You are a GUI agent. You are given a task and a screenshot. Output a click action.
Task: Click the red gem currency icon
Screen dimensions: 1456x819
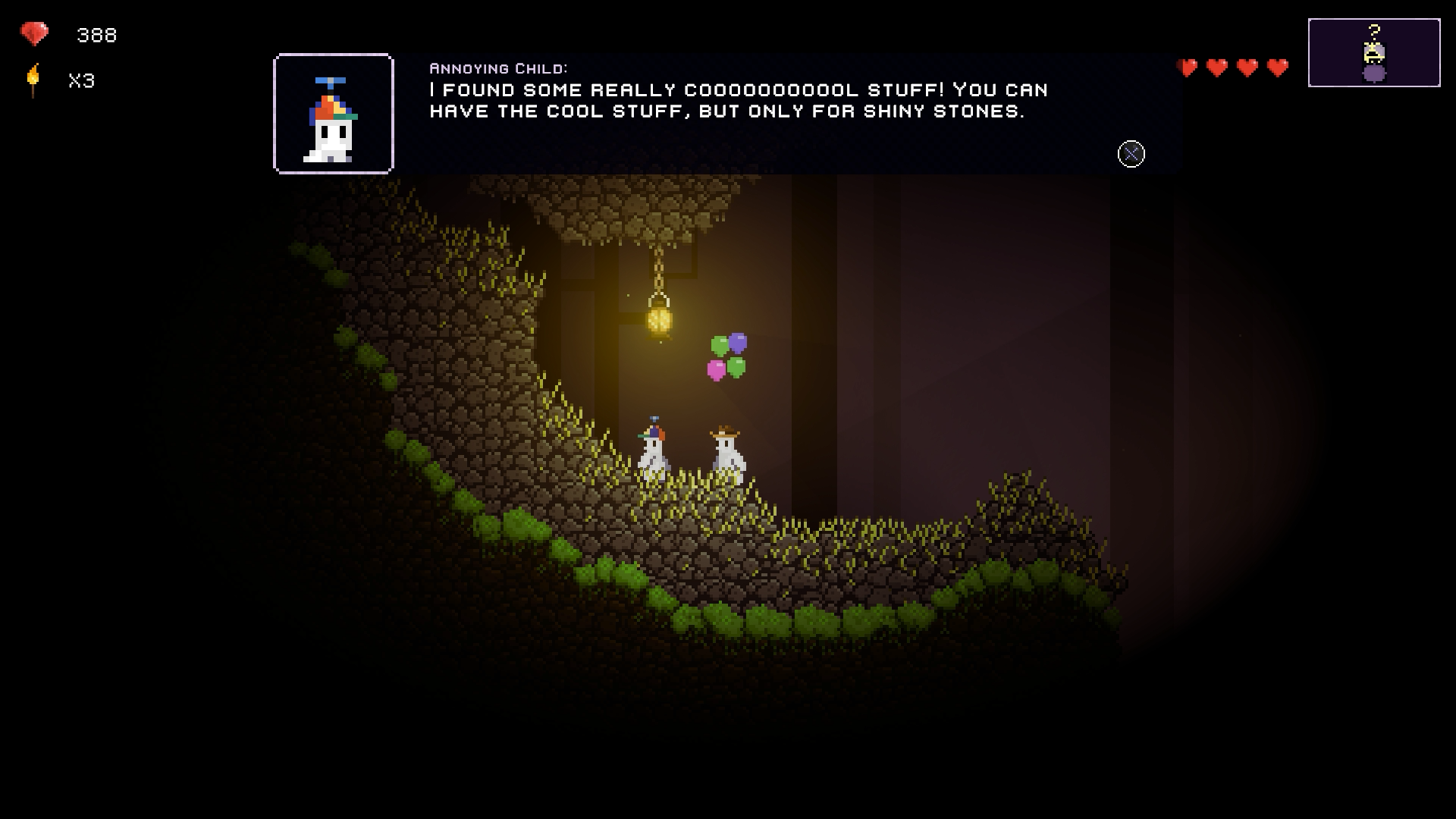point(34,34)
